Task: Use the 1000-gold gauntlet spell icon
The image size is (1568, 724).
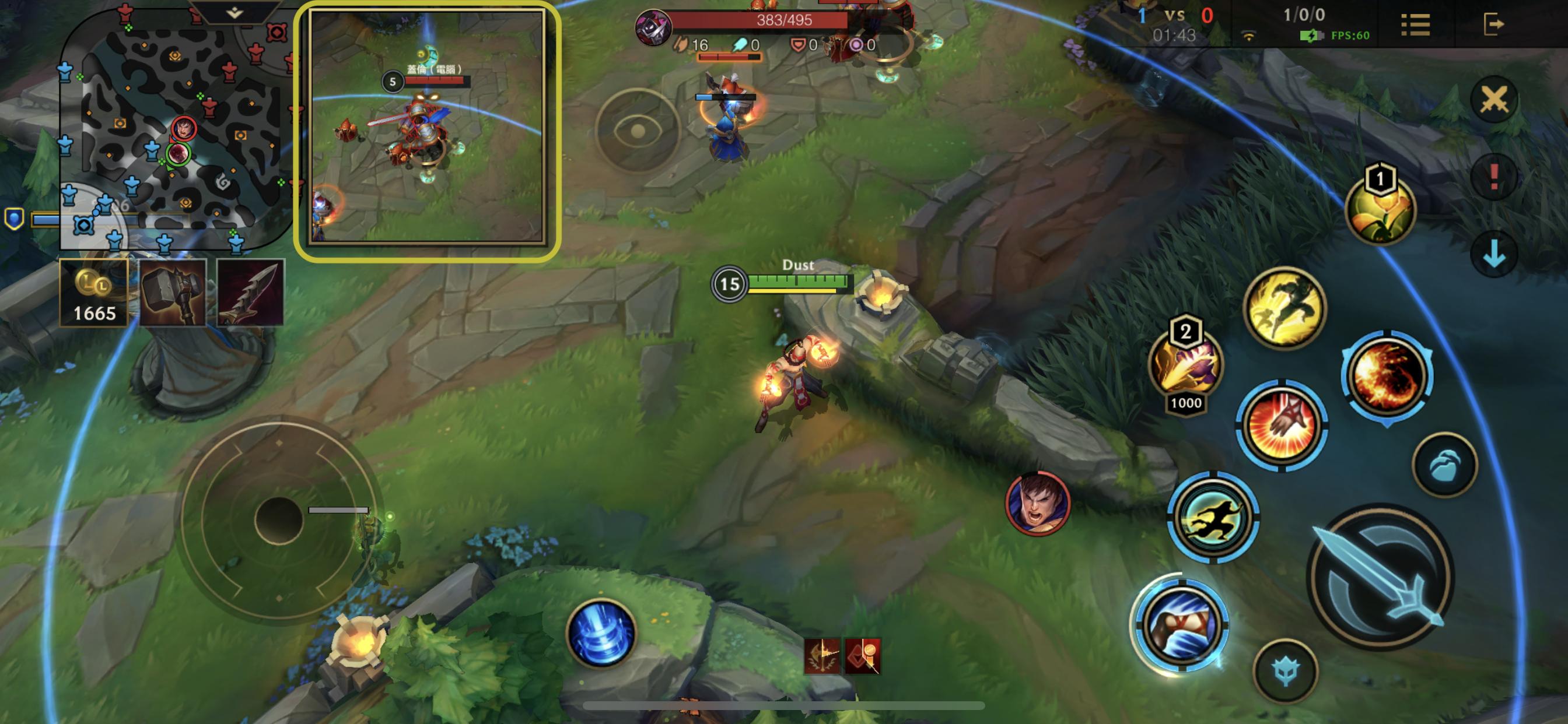Action: (x=1186, y=365)
